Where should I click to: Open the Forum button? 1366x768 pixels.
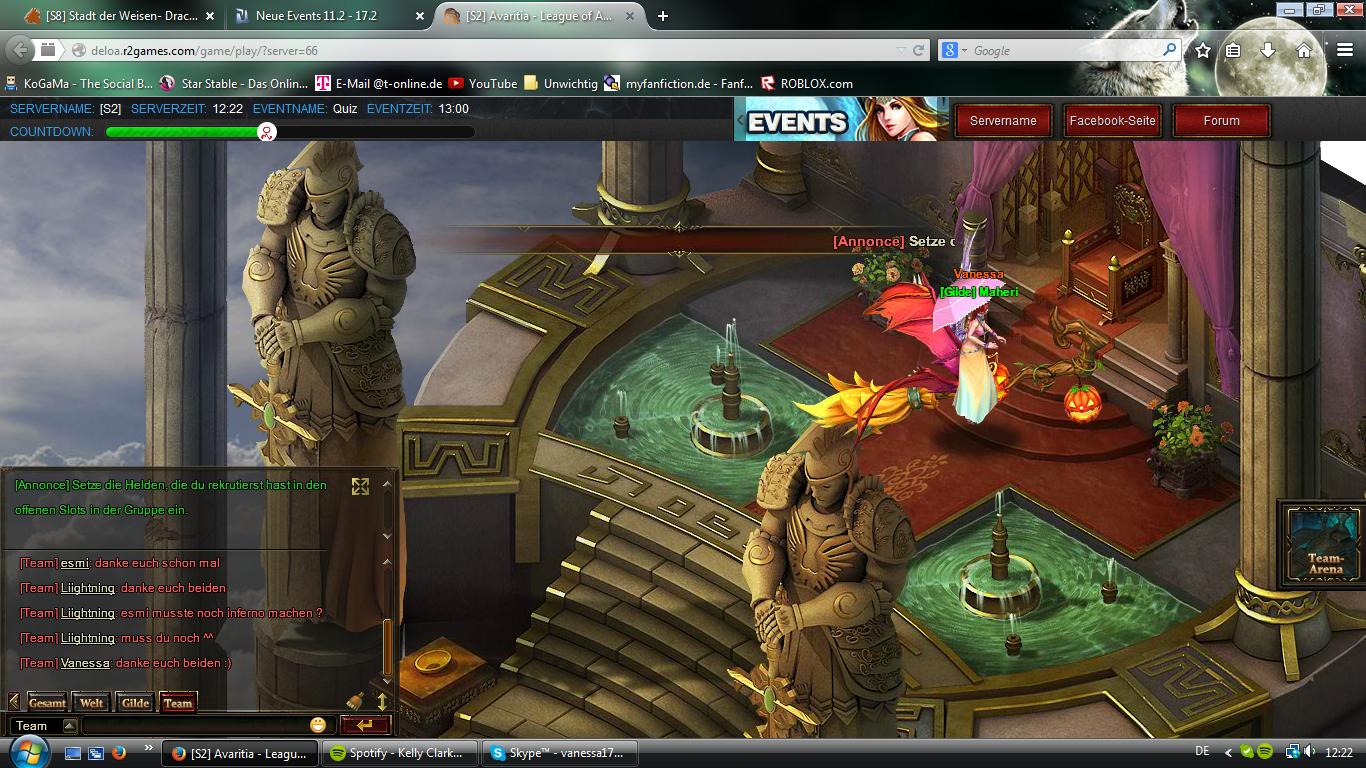click(1221, 121)
